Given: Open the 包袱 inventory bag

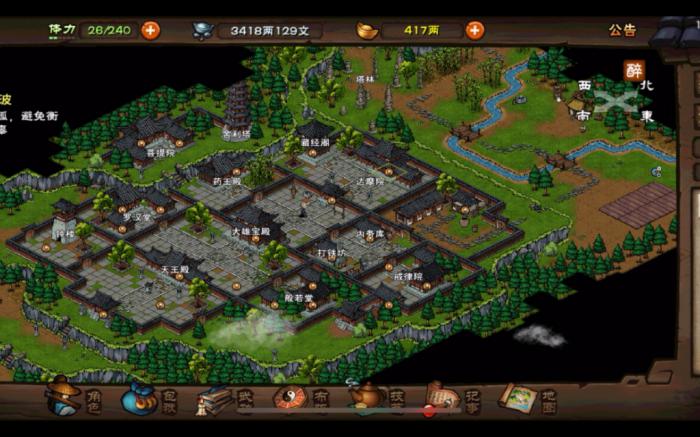Looking at the screenshot, I should (150, 398).
